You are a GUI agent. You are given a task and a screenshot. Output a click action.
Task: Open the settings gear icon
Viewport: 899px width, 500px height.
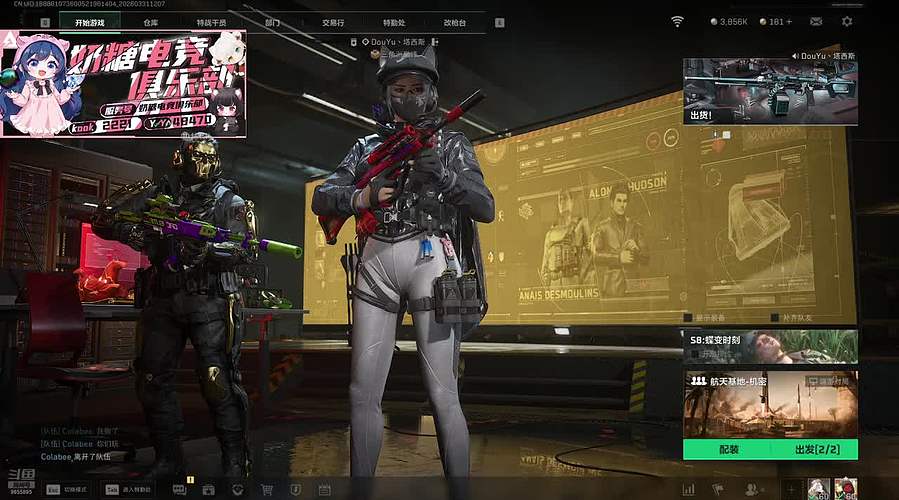coord(847,21)
